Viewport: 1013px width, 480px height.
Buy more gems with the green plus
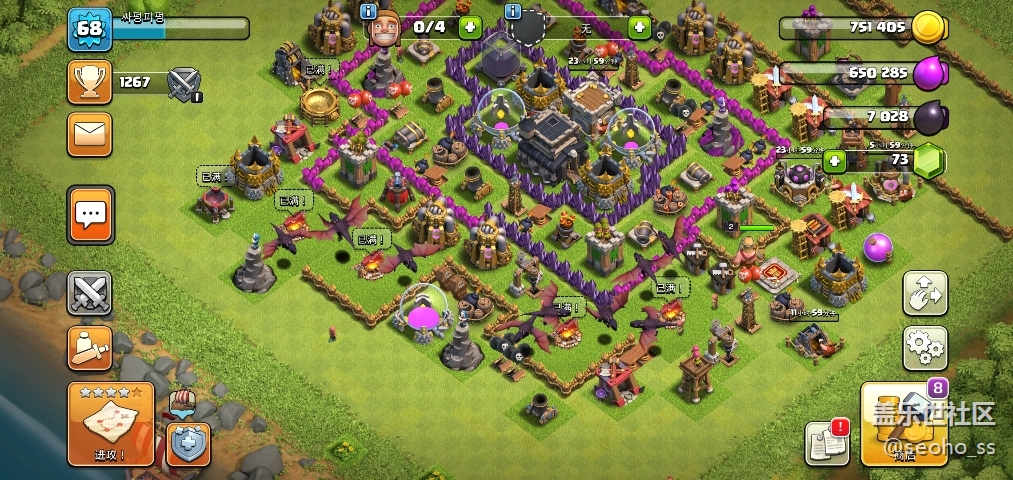[x=834, y=160]
